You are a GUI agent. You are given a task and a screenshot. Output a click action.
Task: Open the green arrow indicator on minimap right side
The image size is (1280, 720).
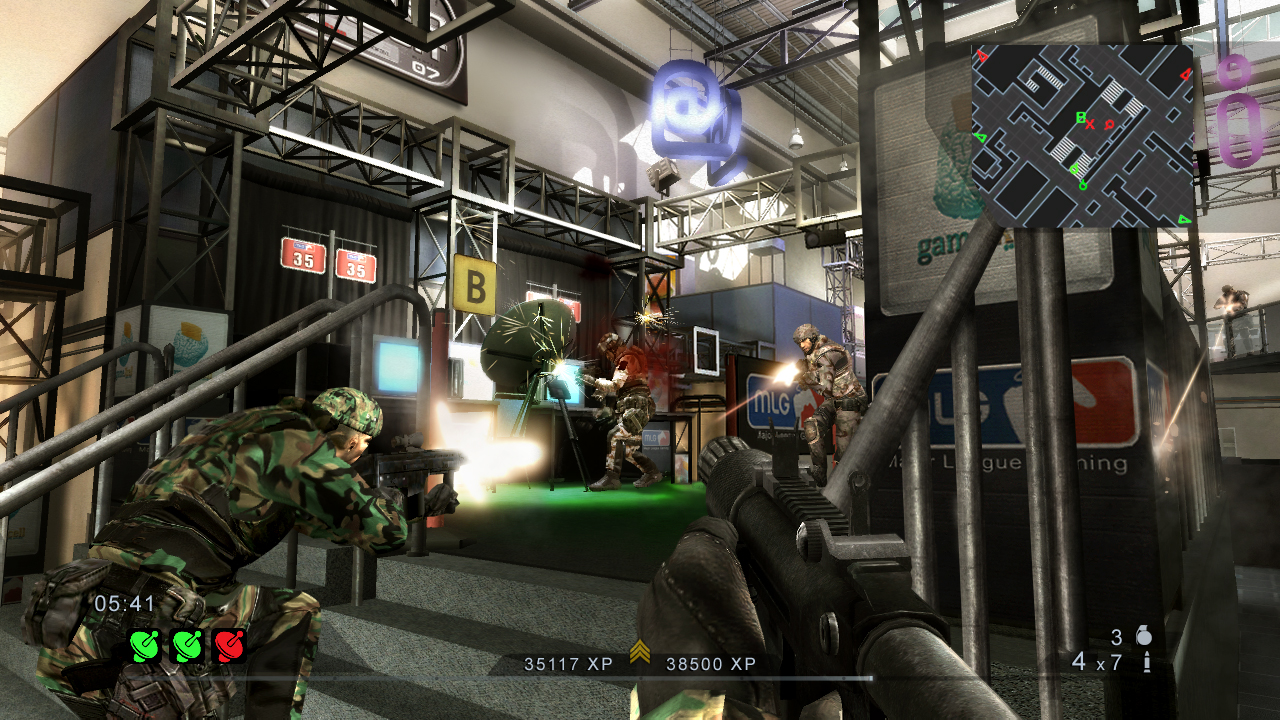coord(982,137)
